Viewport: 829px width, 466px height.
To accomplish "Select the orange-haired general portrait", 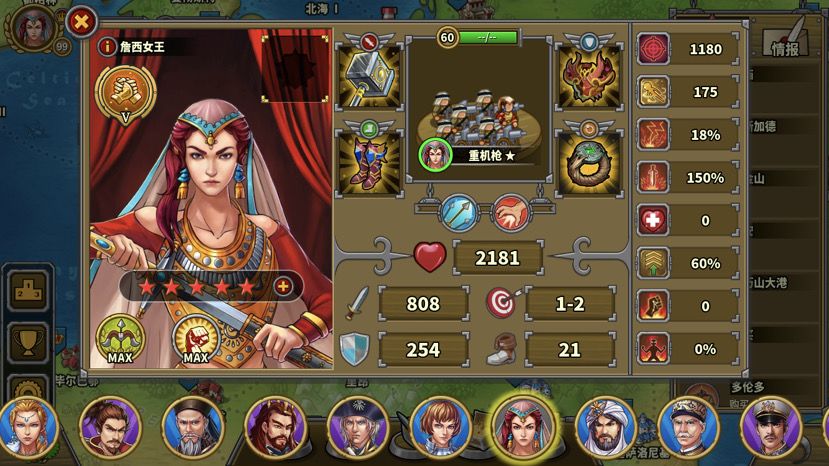I will (440, 428).
